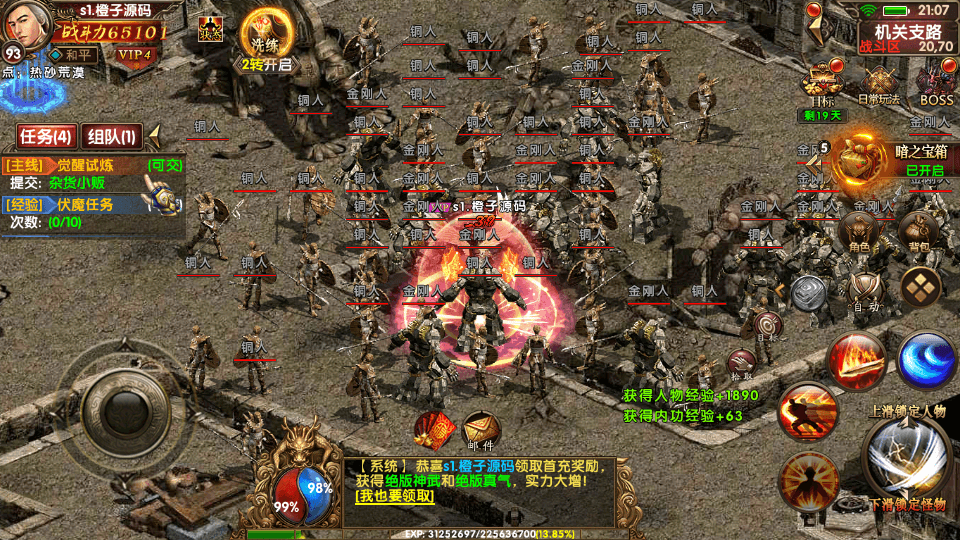Open the VIP4 privileges badge
The height and width of the screenshot is (540, 960).
coord(134,54)
